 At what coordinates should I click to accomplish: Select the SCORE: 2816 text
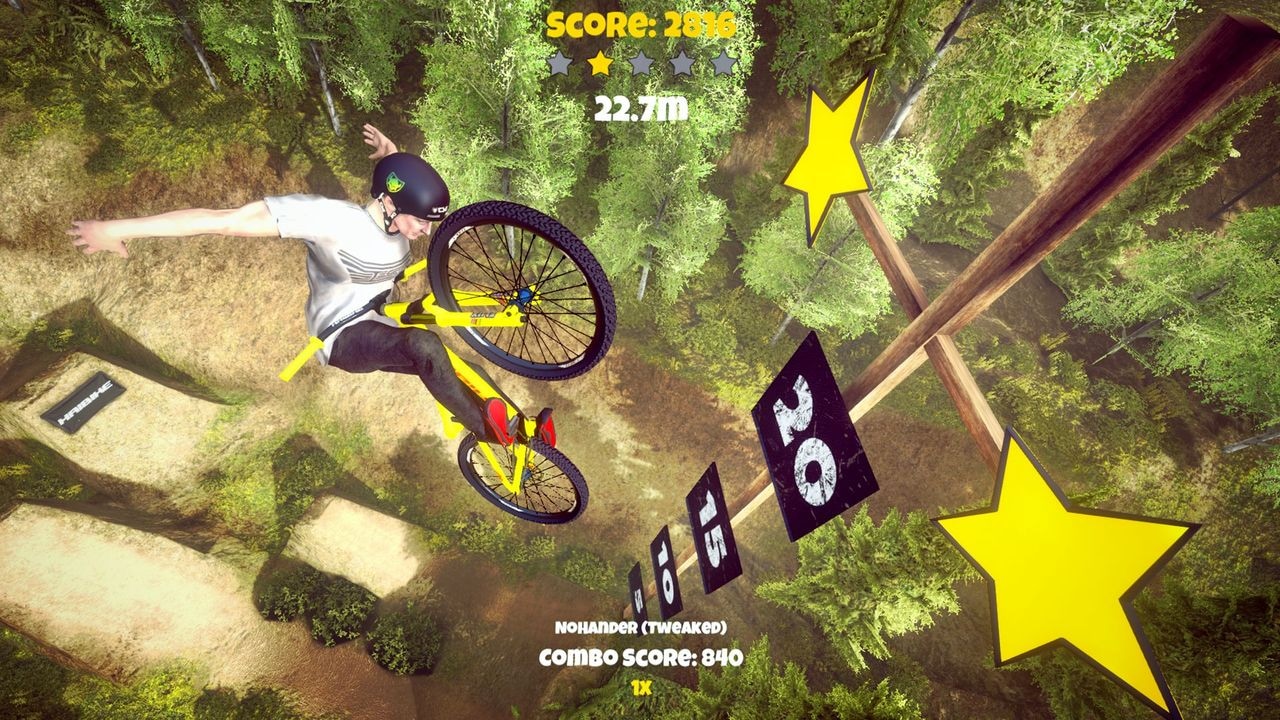point(640,23)
